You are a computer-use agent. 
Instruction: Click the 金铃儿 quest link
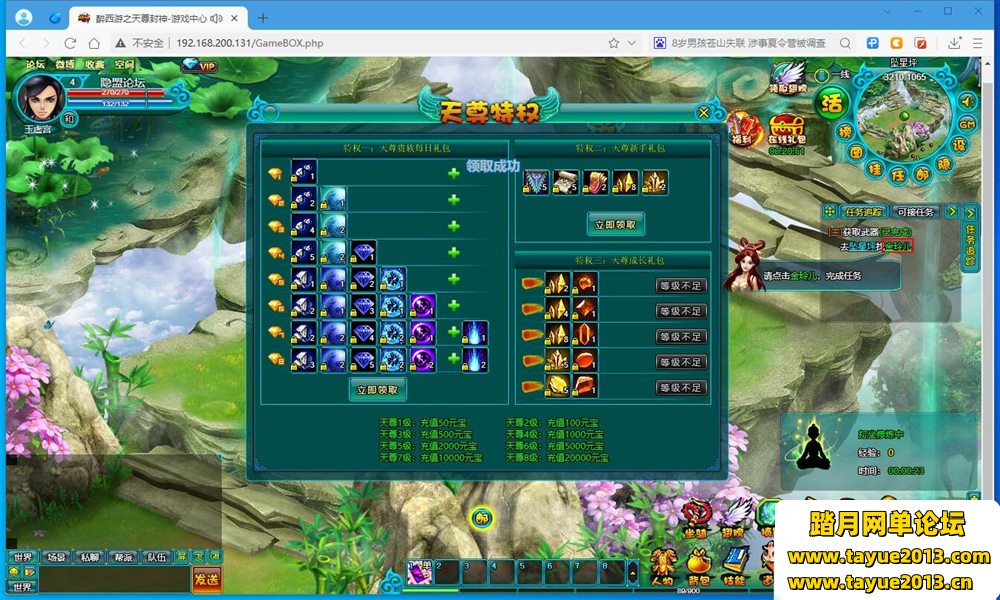(x=898, y=246)
